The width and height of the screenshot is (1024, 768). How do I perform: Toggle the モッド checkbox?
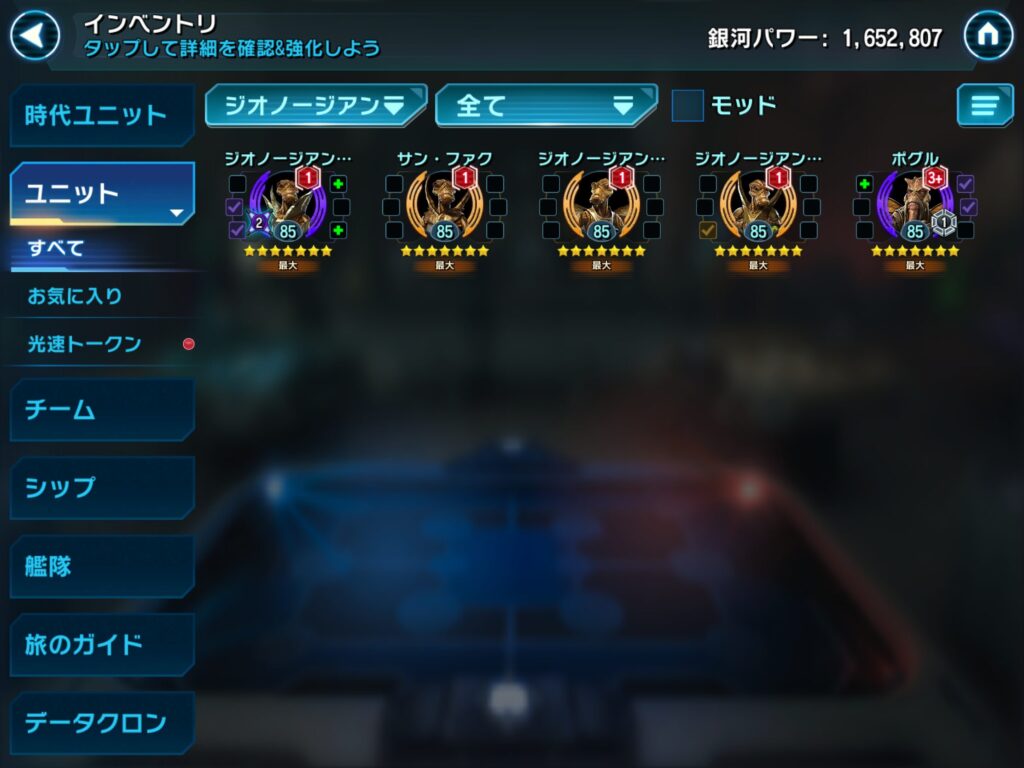click(x=687, y=105)
